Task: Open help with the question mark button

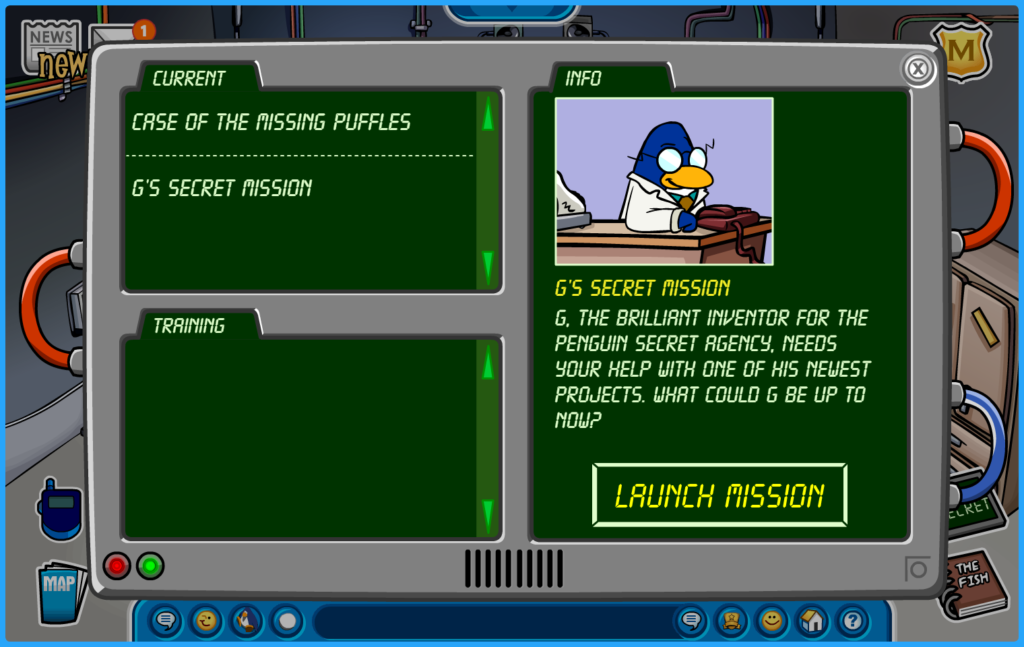Action: pos(852,621)
